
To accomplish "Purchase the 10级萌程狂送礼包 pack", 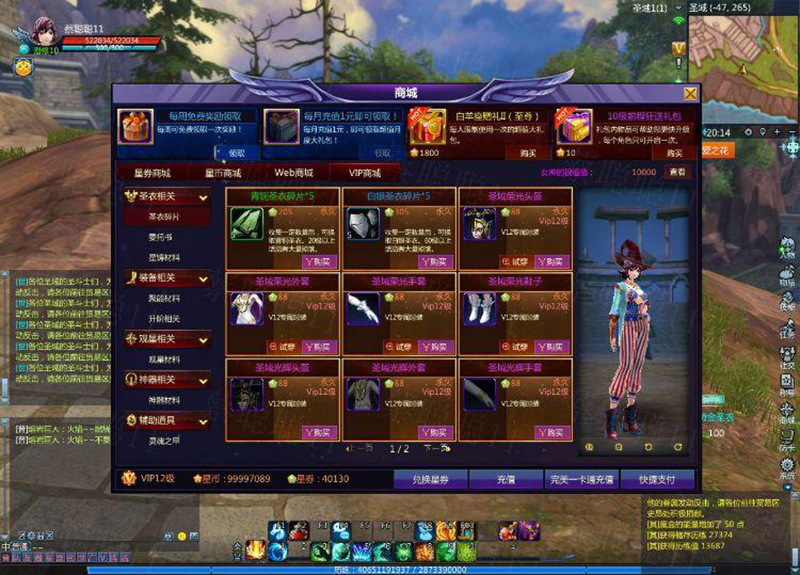I will tap(674, 153).
